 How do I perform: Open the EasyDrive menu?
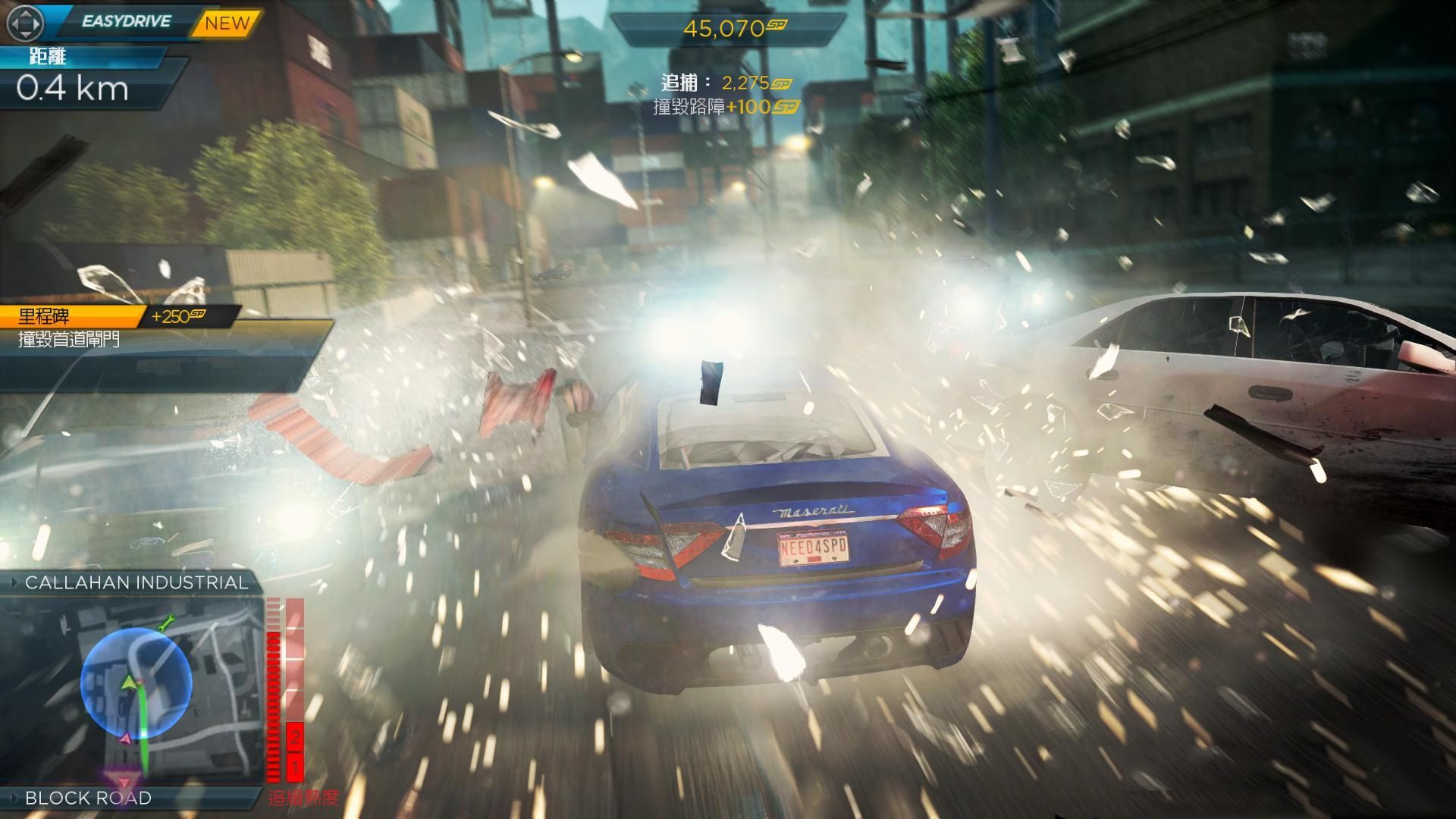pos(126,21)
